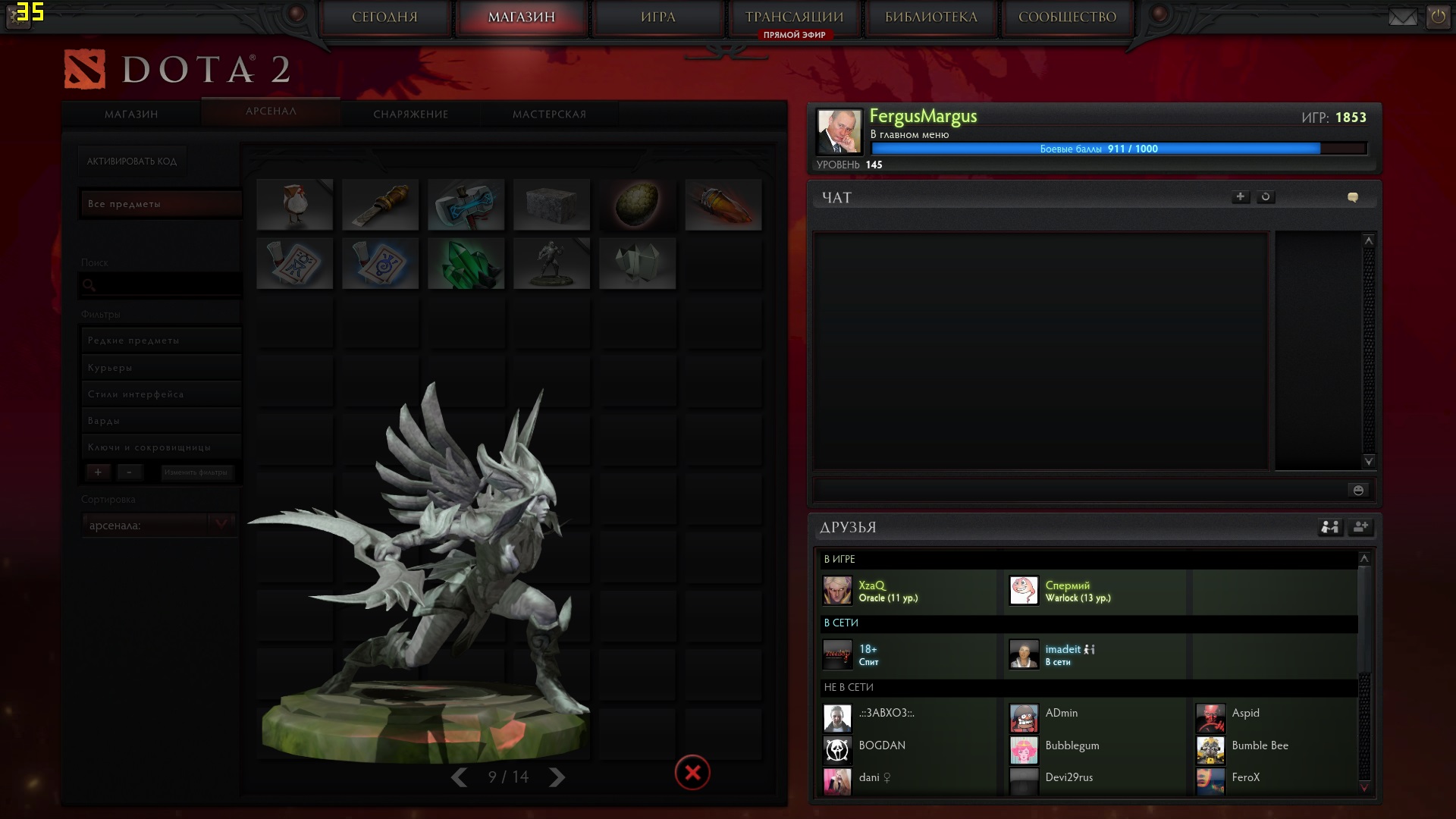Click the add friend icon

coord(1360,527)
